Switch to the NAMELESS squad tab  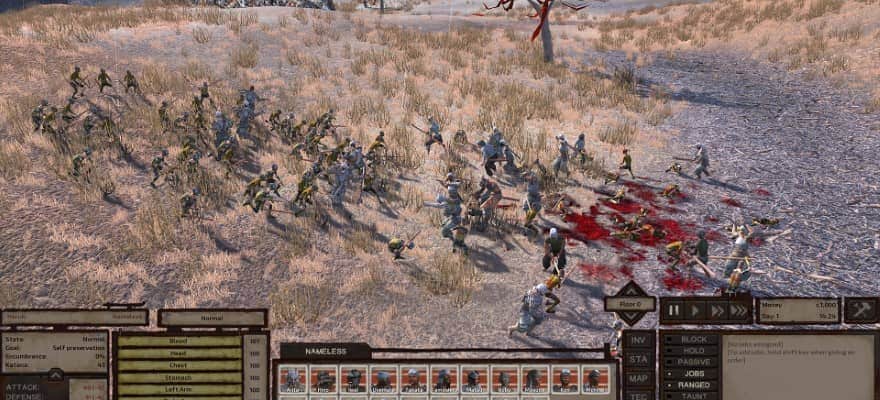[x=325, y=351]
